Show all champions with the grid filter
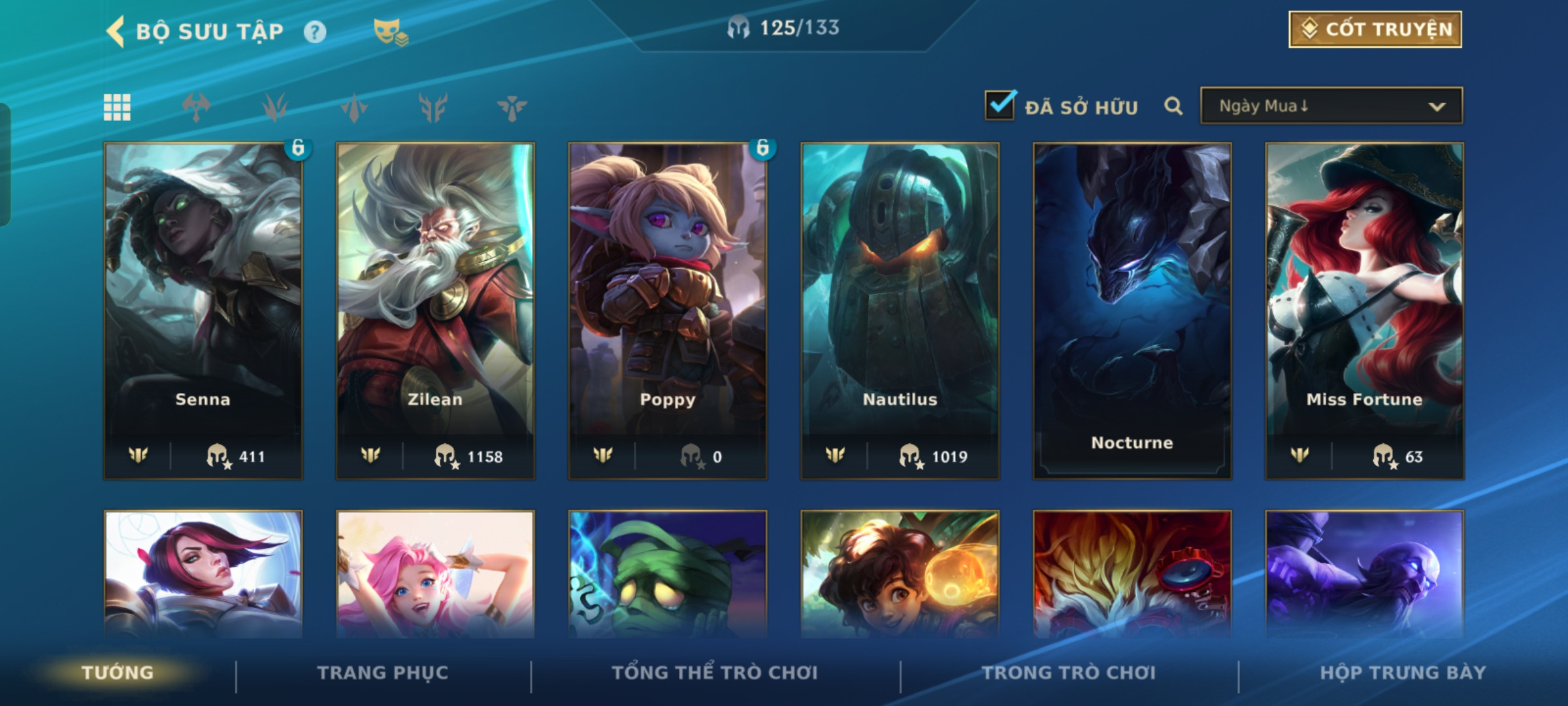The width and height of the screenshot is (1568, 706). point(117,107)
